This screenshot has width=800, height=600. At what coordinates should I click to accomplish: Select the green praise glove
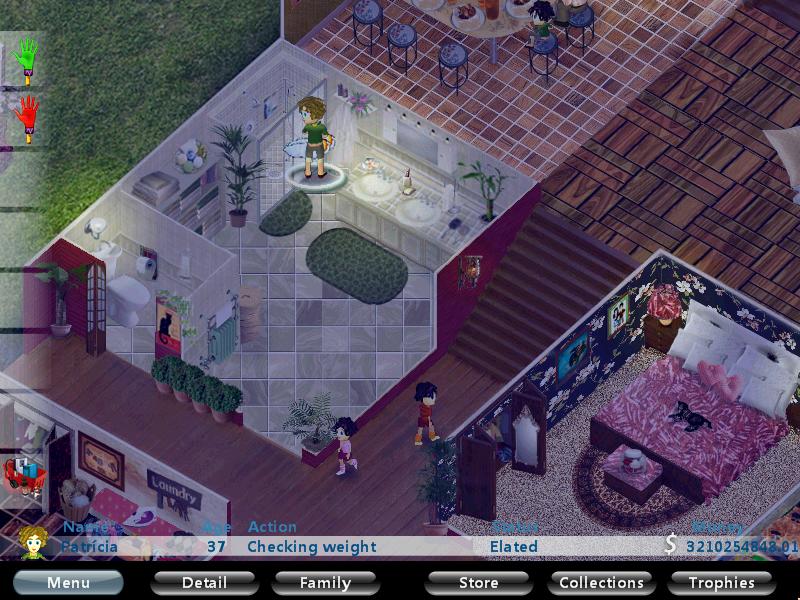(x=27, y=59)
